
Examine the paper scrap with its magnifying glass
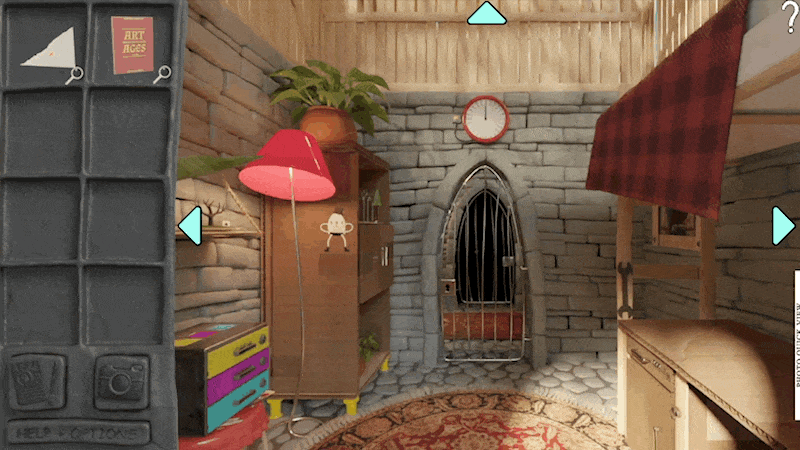(x=74, y=74)
